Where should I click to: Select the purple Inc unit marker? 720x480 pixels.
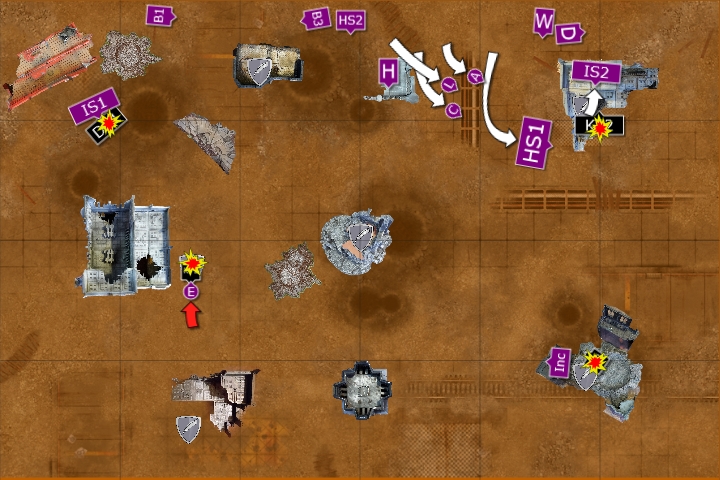click(x=561, y=363)
